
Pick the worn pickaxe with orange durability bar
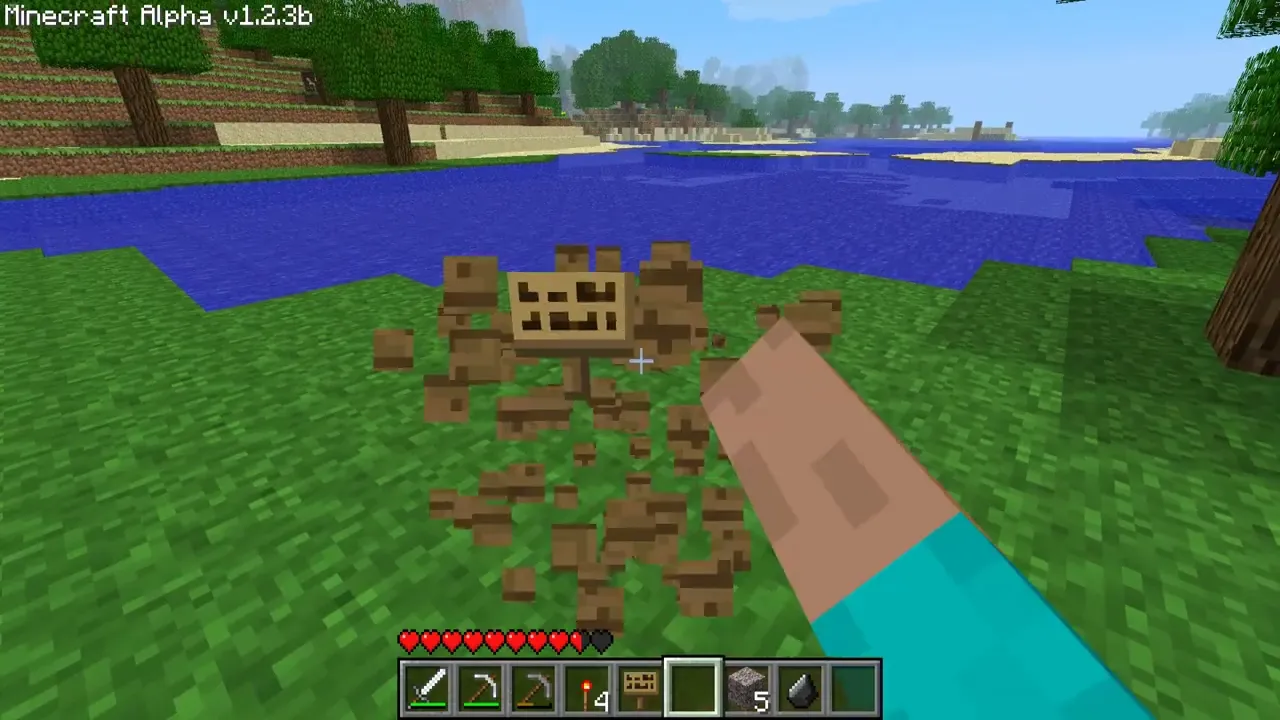pyautogui.click(x=535, y=688)
